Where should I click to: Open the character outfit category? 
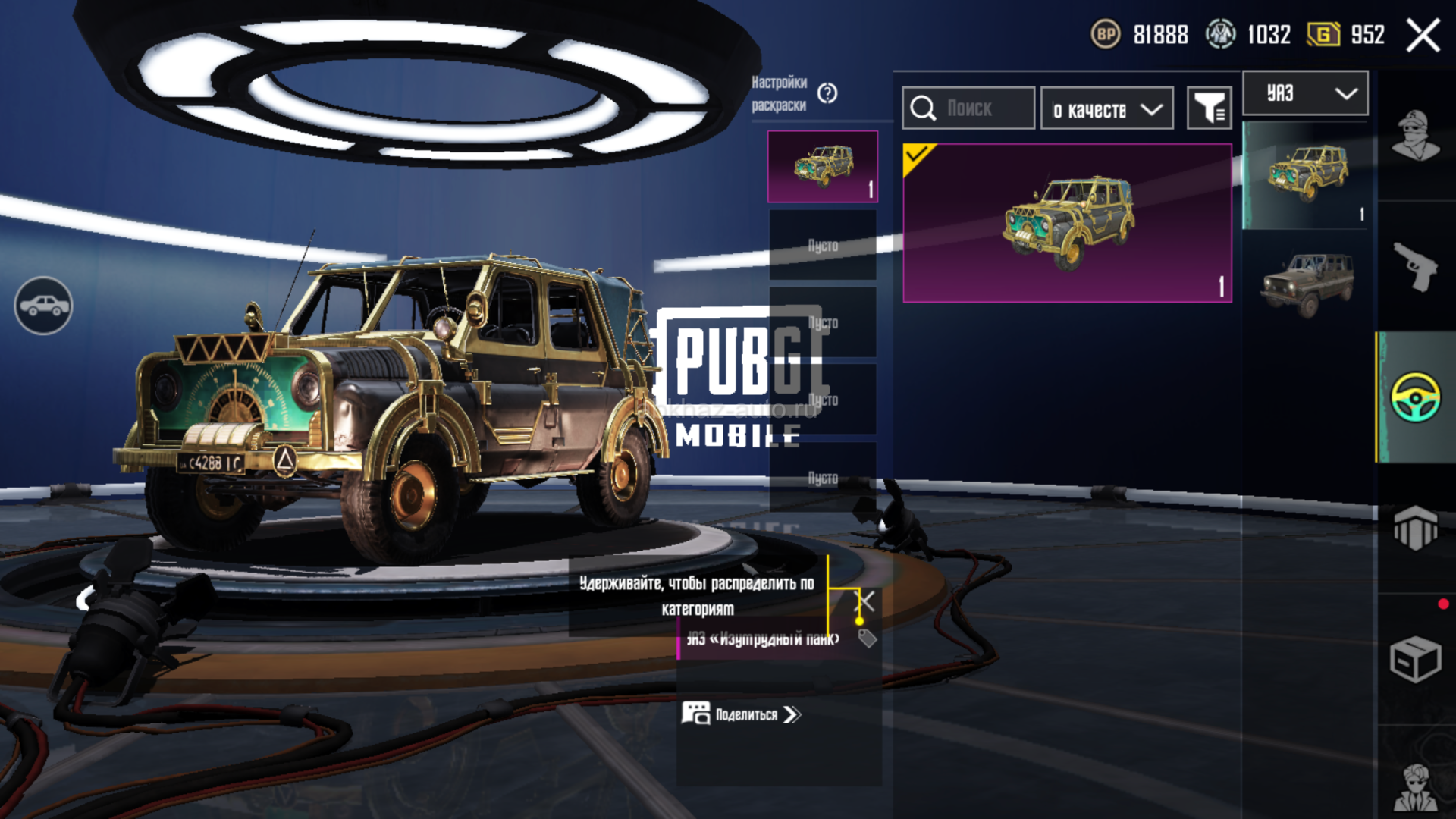coord(1415,136)
